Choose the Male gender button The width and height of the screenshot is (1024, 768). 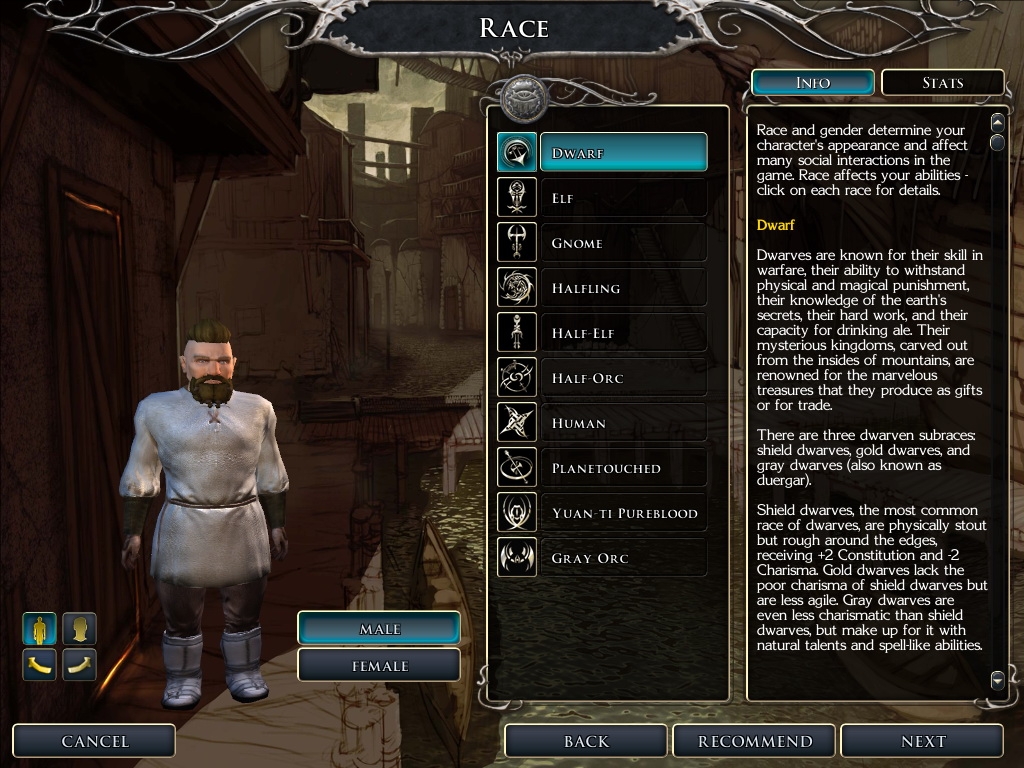379,629
